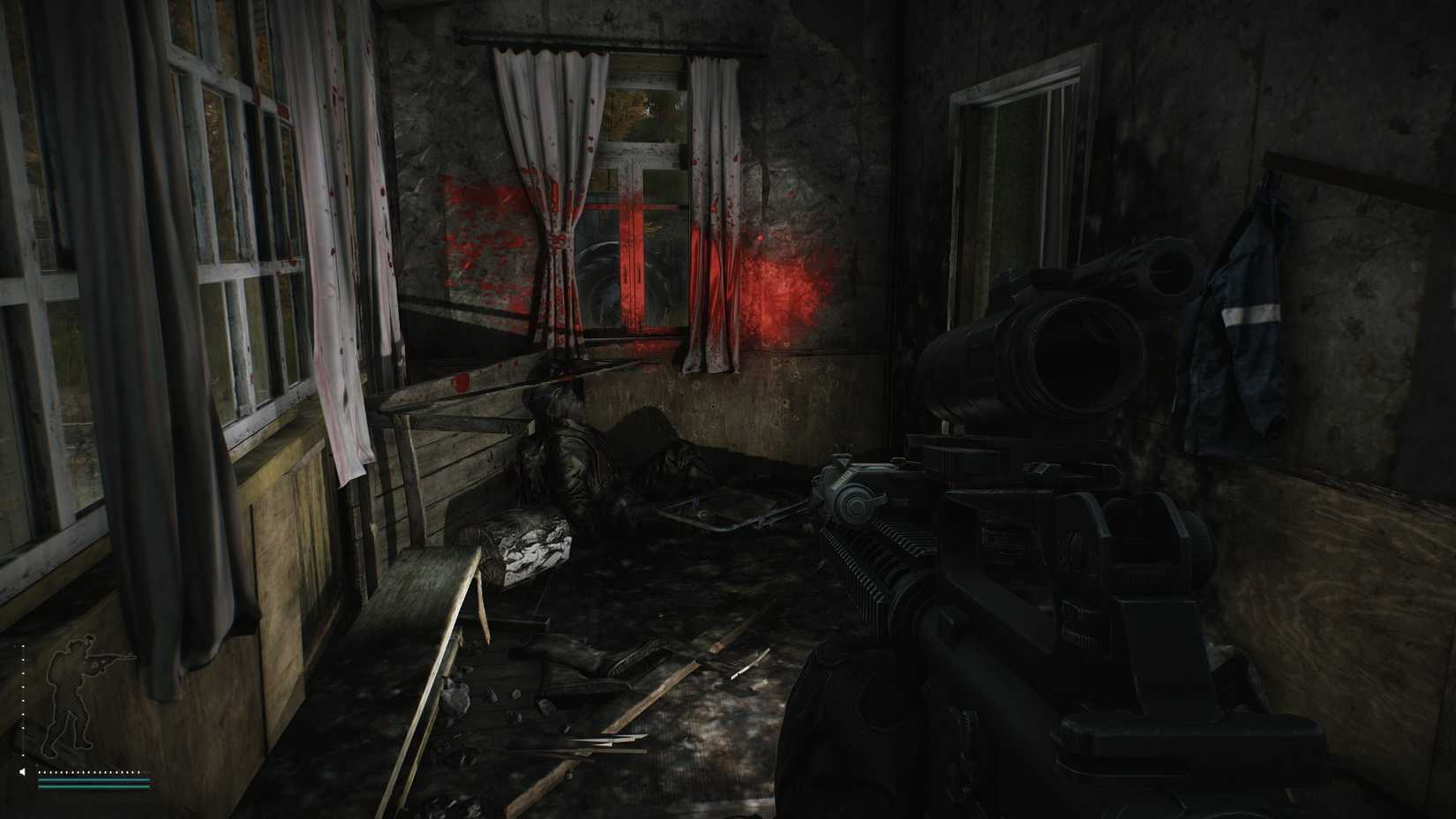
Task: Click the segmented stamina dot bar
Action: (x=88, y=771)
